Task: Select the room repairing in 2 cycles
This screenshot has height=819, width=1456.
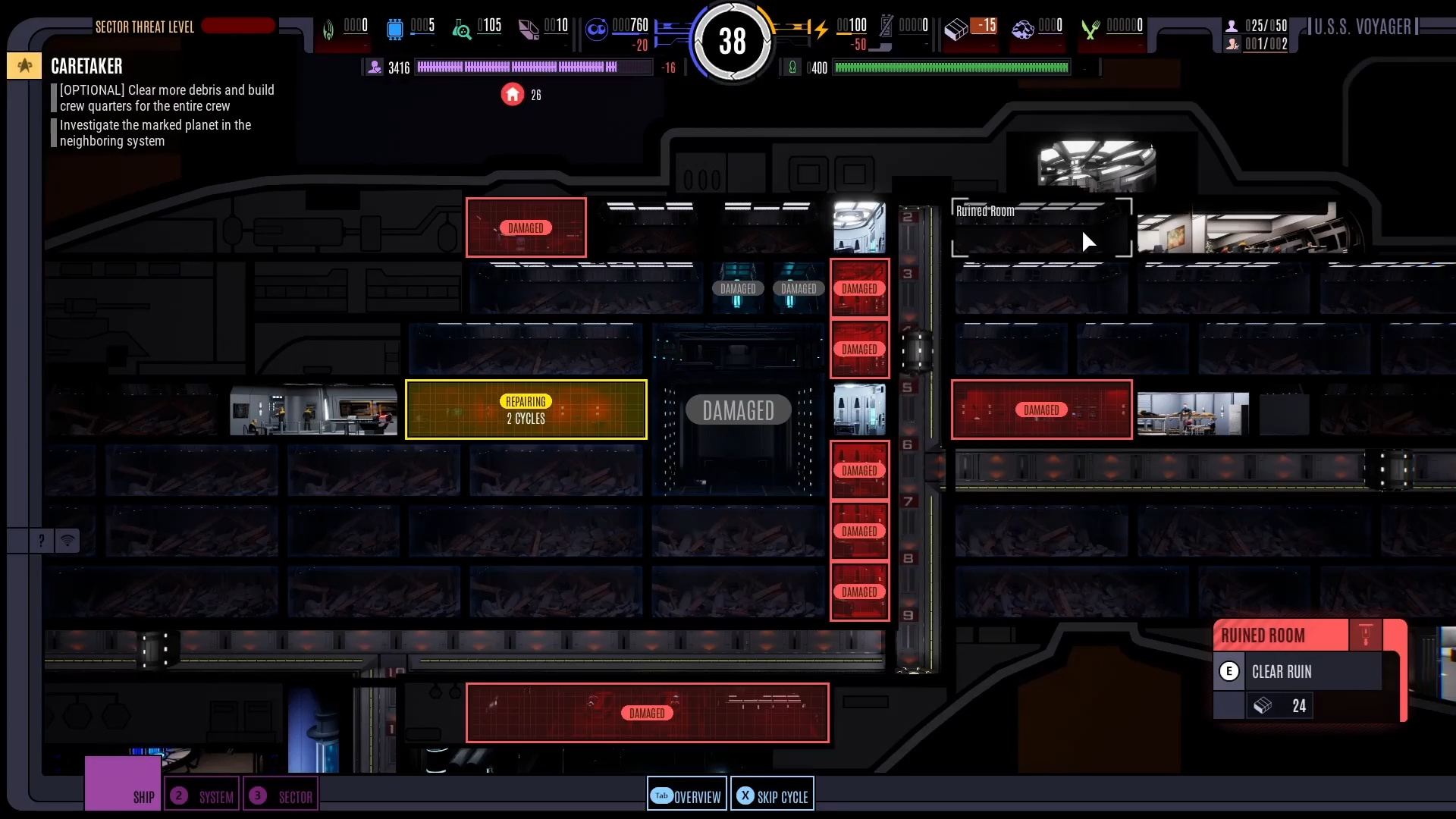Action: (526, 409)
